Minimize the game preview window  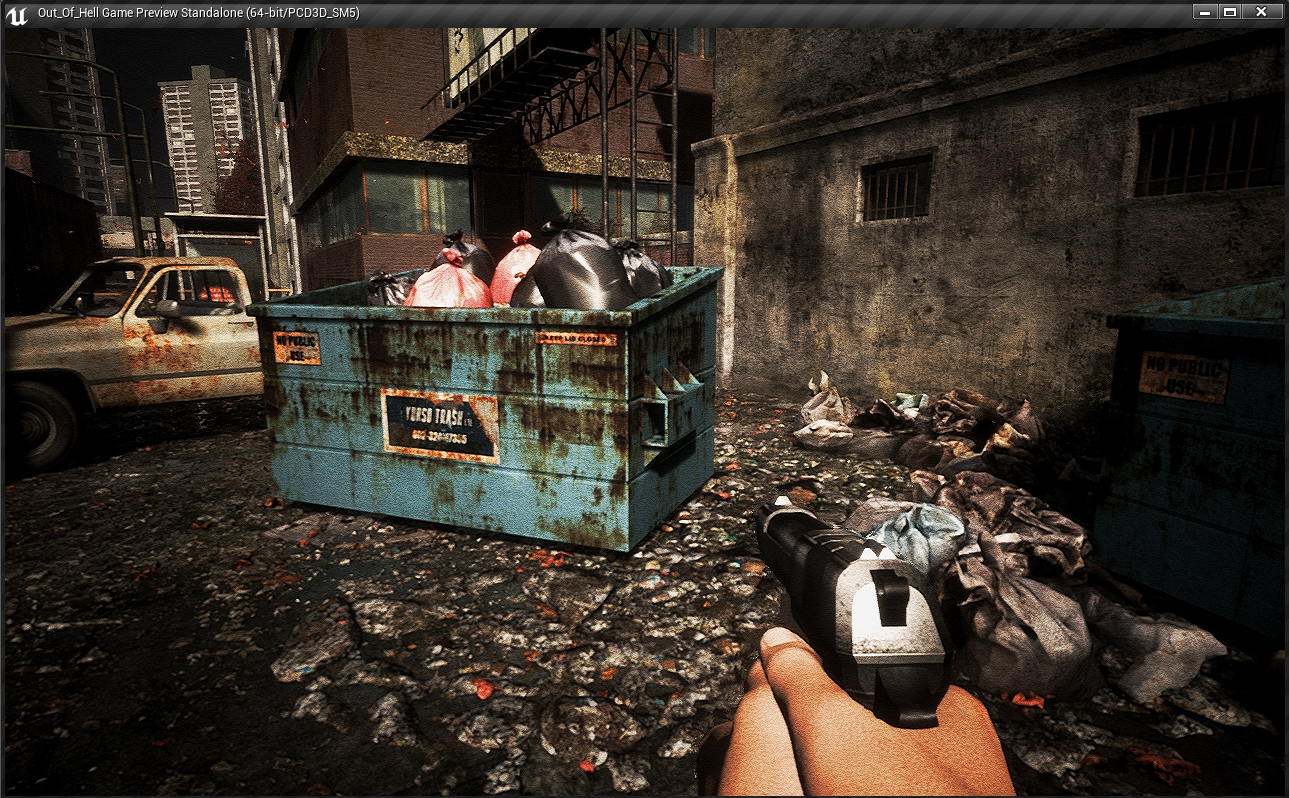point(1205,12)
